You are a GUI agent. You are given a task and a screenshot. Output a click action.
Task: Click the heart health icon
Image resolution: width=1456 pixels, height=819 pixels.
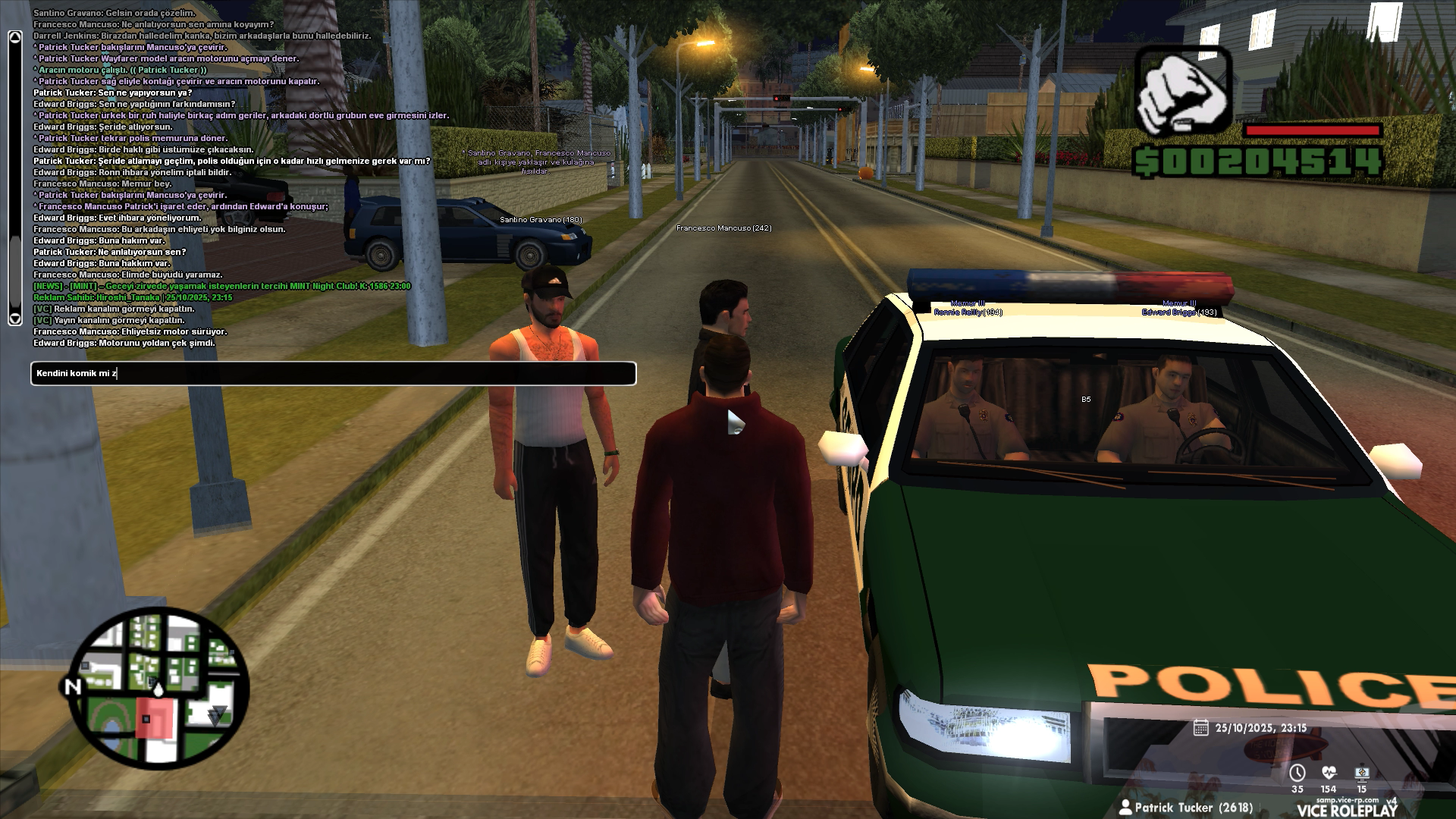point(1329,773)
